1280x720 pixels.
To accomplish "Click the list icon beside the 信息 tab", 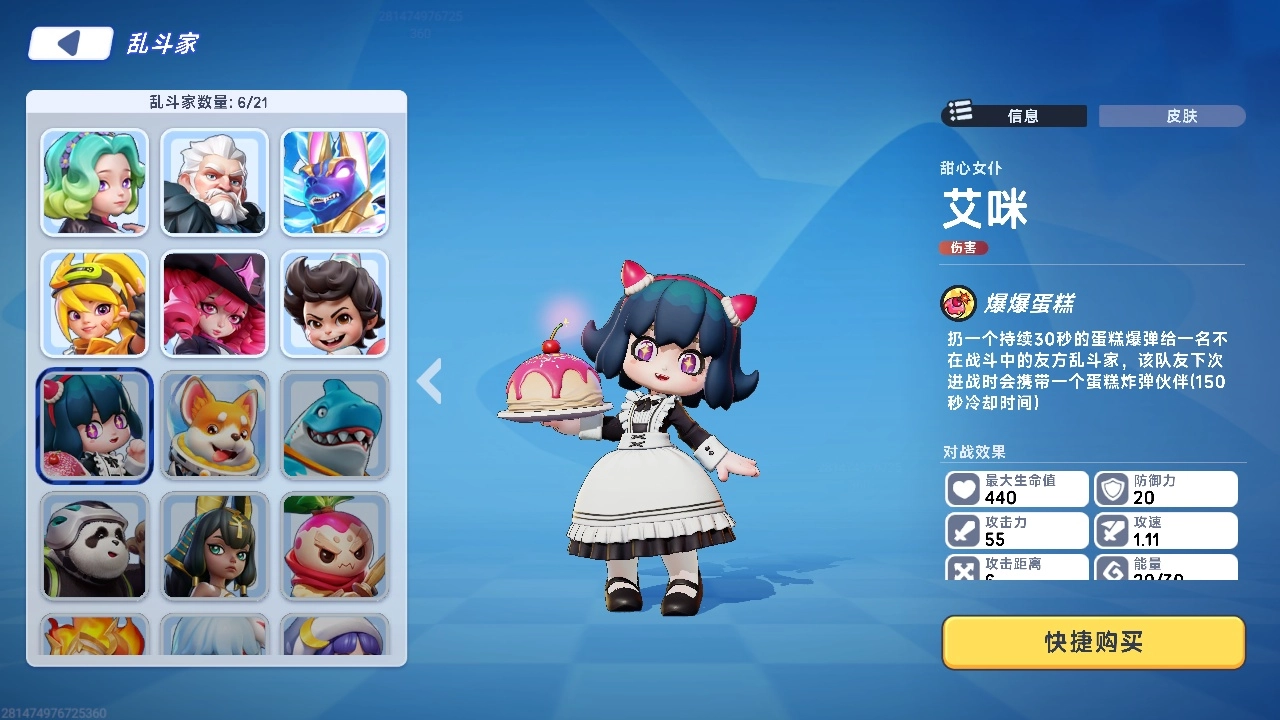I will [959, 113].
